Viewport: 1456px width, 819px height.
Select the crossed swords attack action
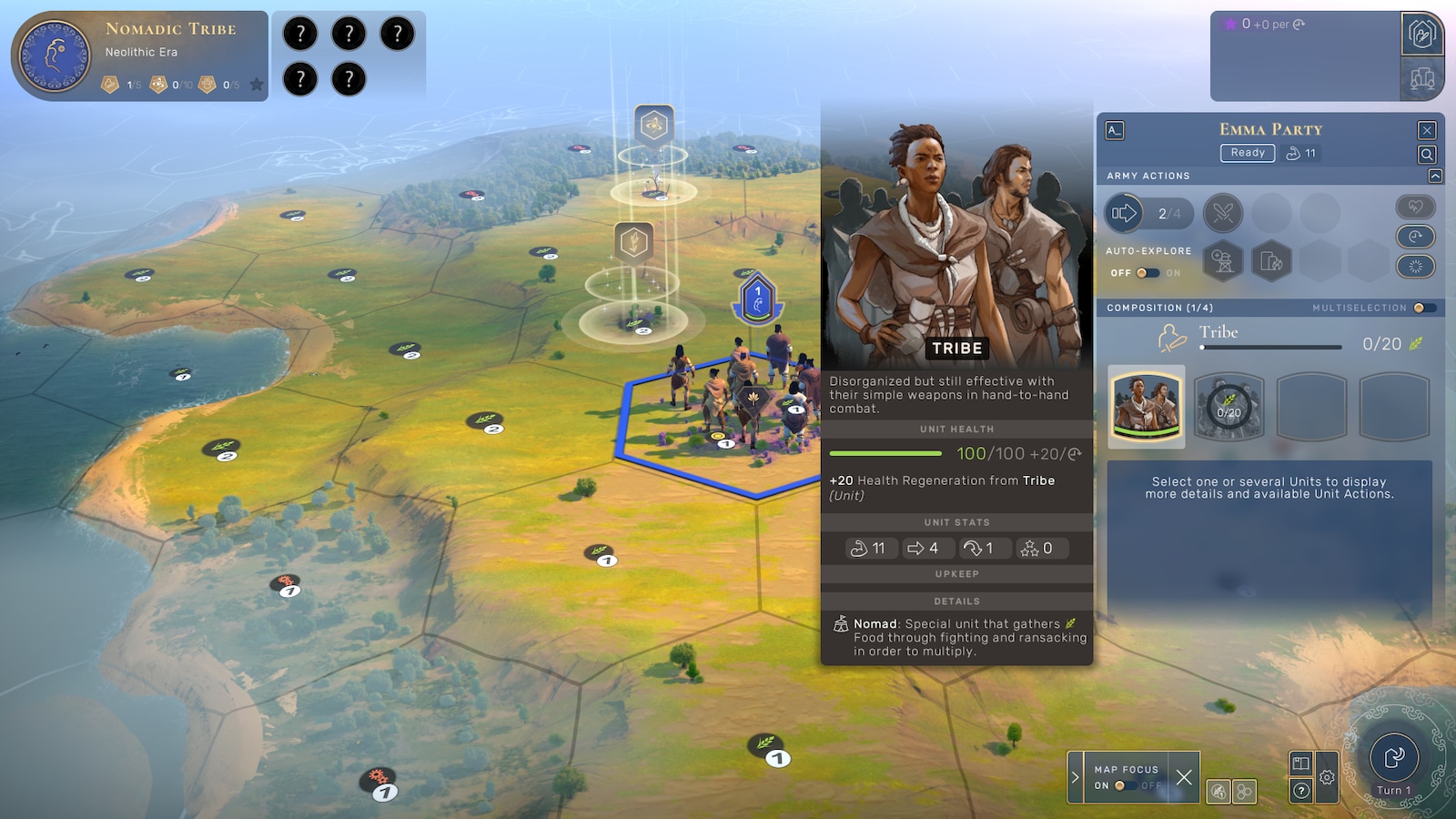click(x=1223, y=214)
